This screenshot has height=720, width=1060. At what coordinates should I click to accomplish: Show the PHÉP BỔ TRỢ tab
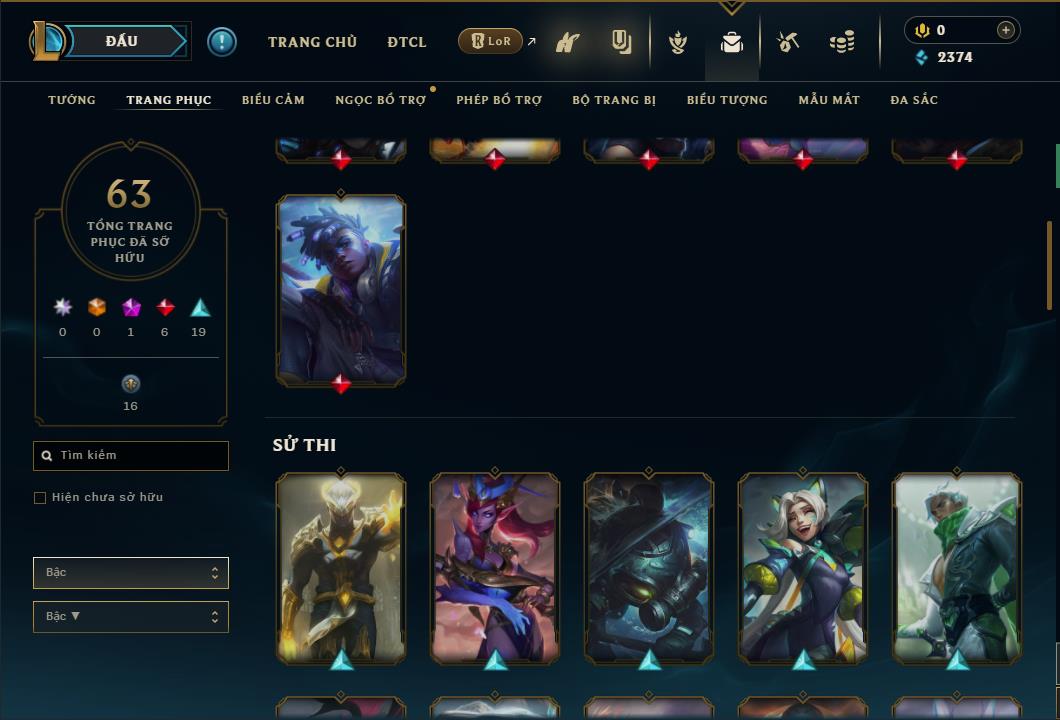[499, 100]
